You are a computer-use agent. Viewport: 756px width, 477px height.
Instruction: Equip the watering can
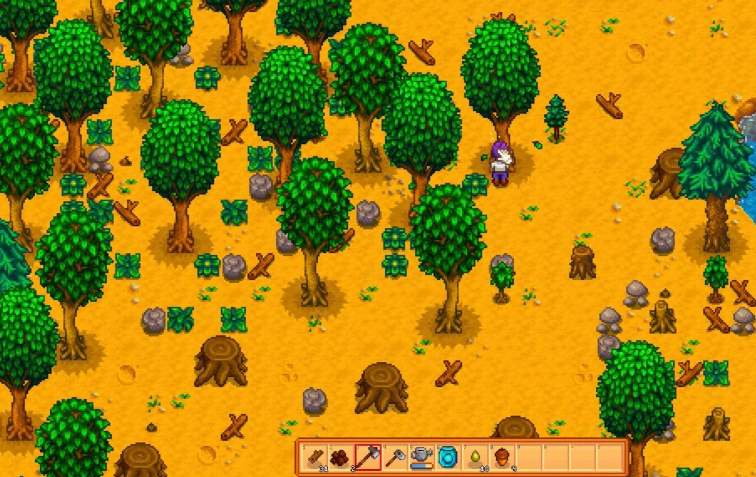click(421, 456)
